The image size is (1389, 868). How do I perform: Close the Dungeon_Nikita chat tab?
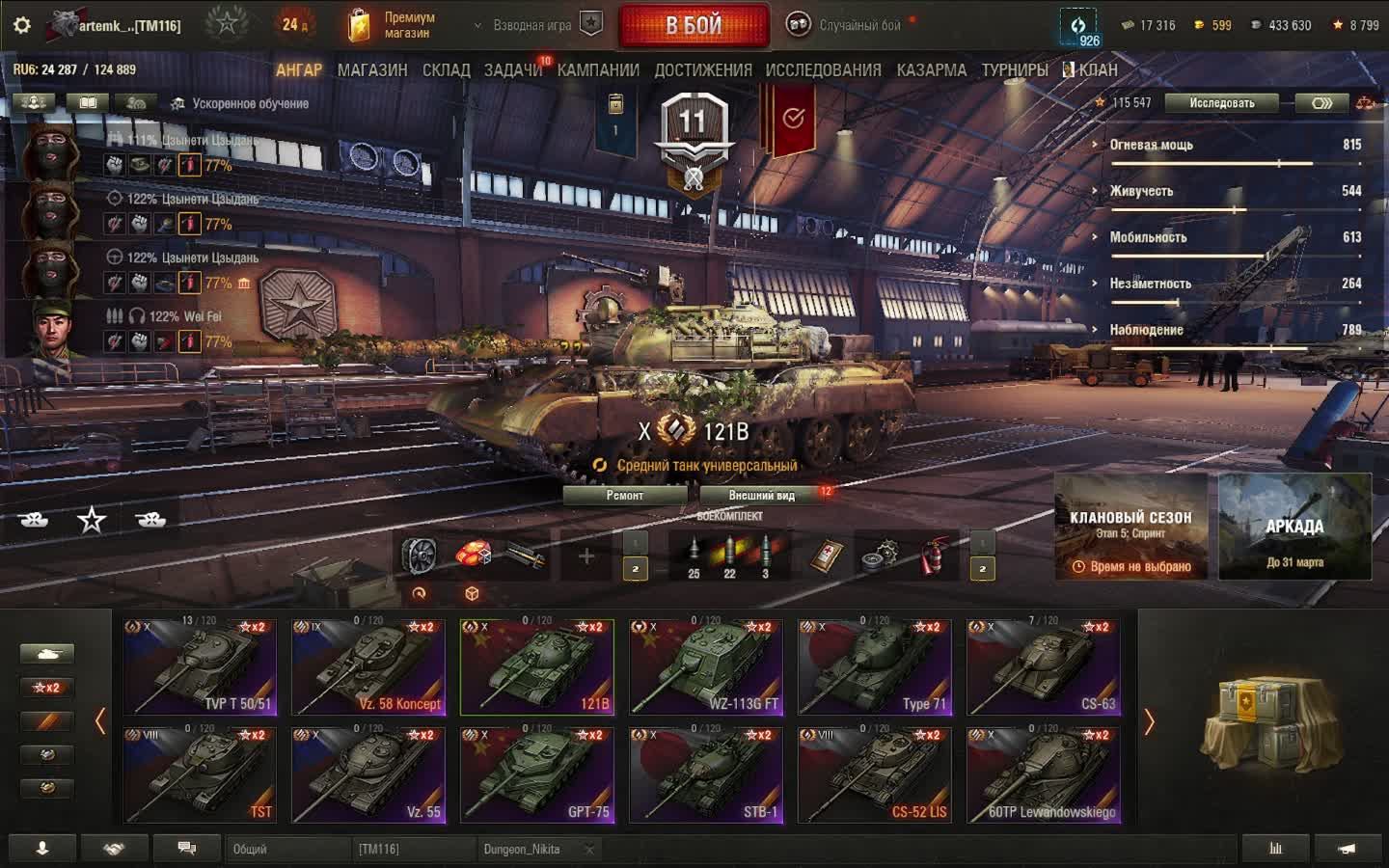589,850
